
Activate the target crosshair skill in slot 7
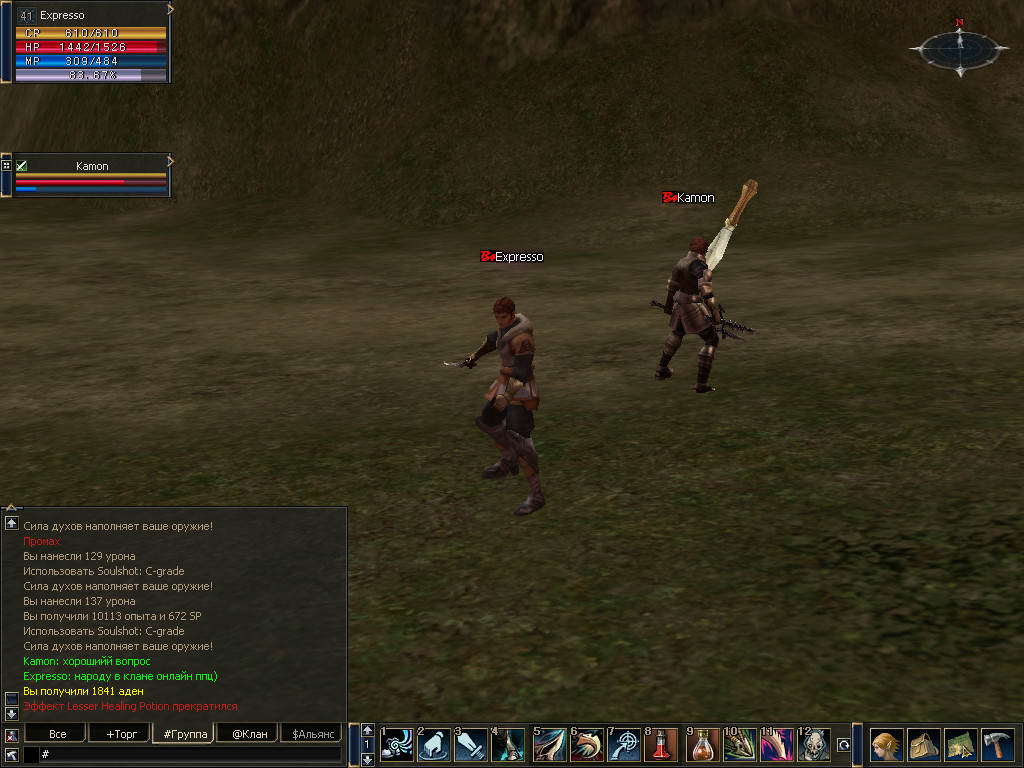click(x=624, y=745)
